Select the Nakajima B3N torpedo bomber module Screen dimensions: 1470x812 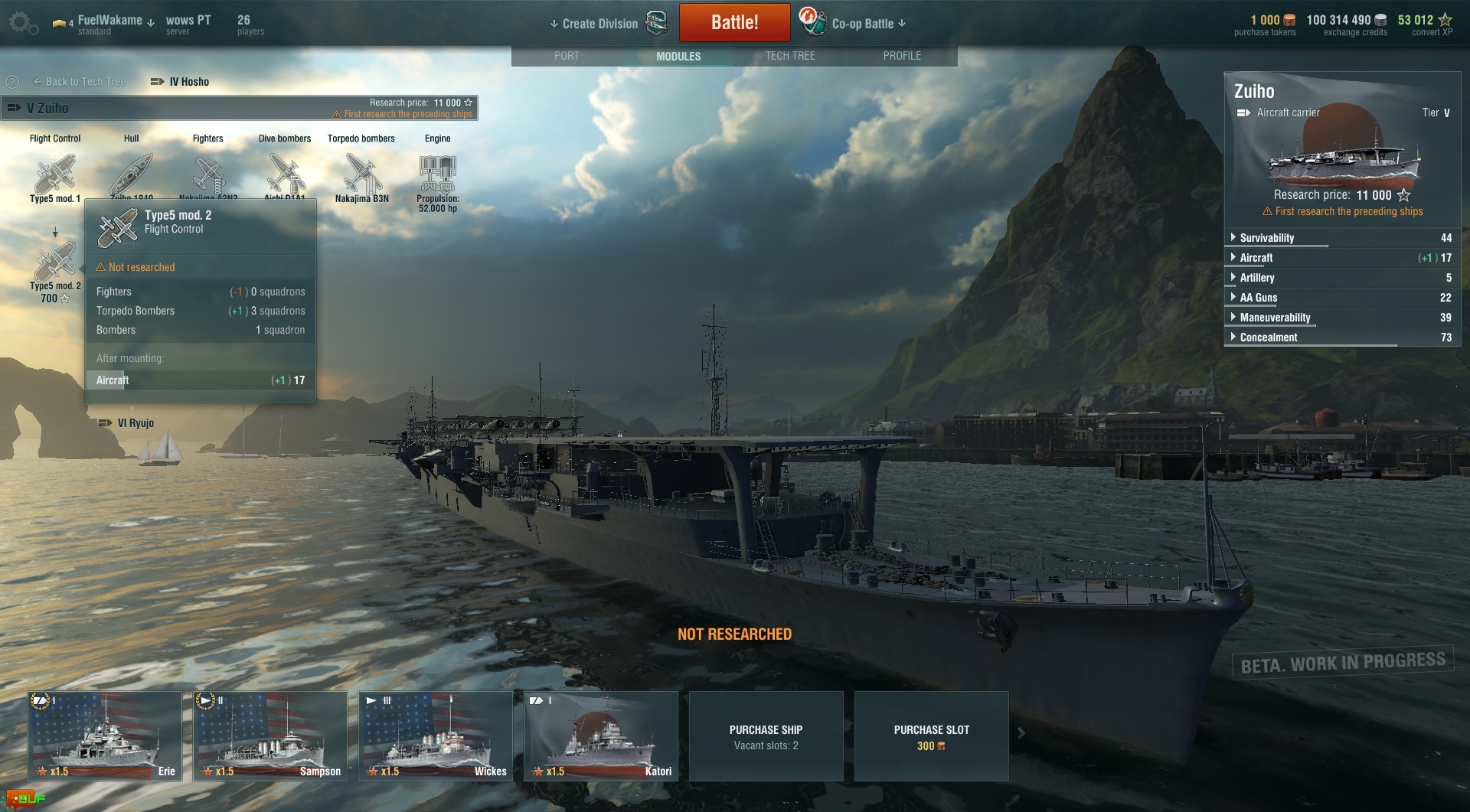pos(361,175)
